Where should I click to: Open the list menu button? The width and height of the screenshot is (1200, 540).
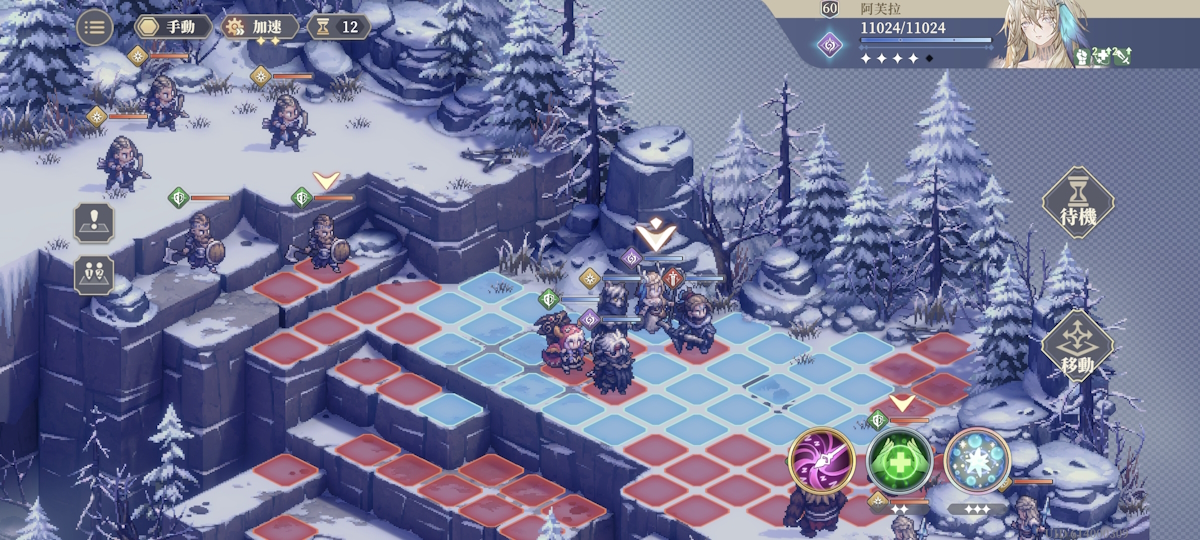click(x=95, y=27)
